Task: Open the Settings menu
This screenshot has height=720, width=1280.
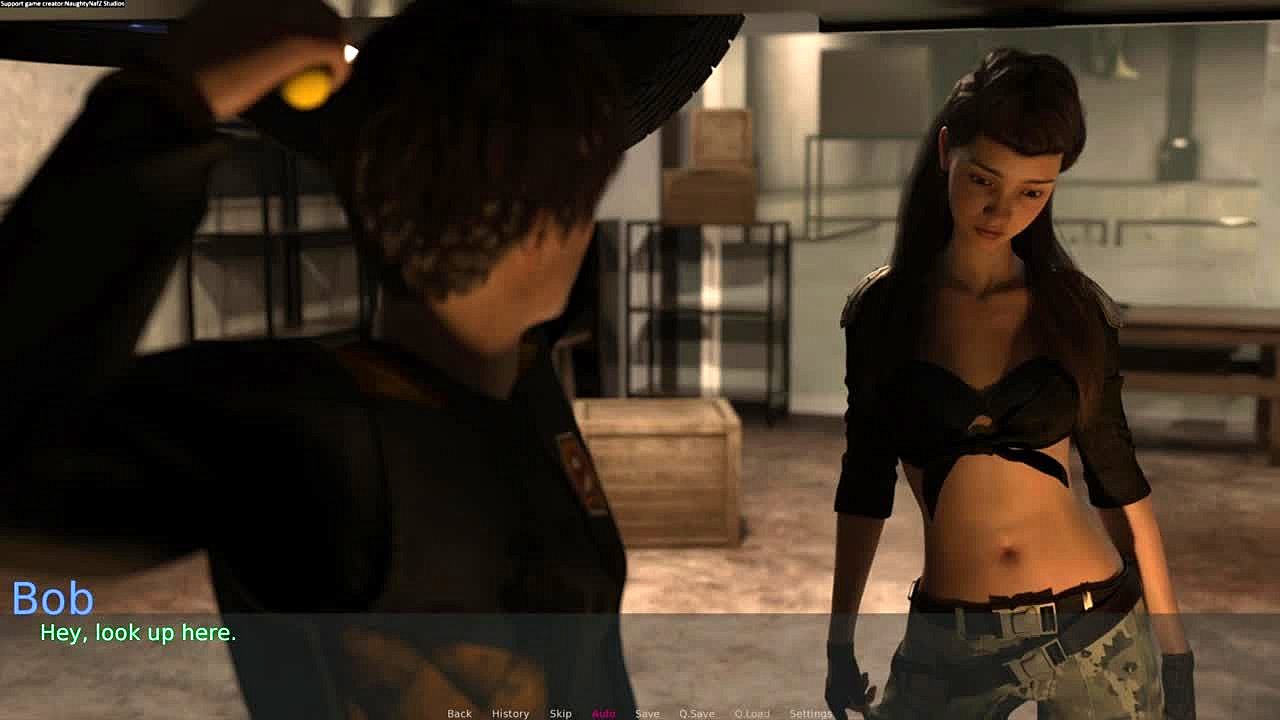Action: pos(810,713)
